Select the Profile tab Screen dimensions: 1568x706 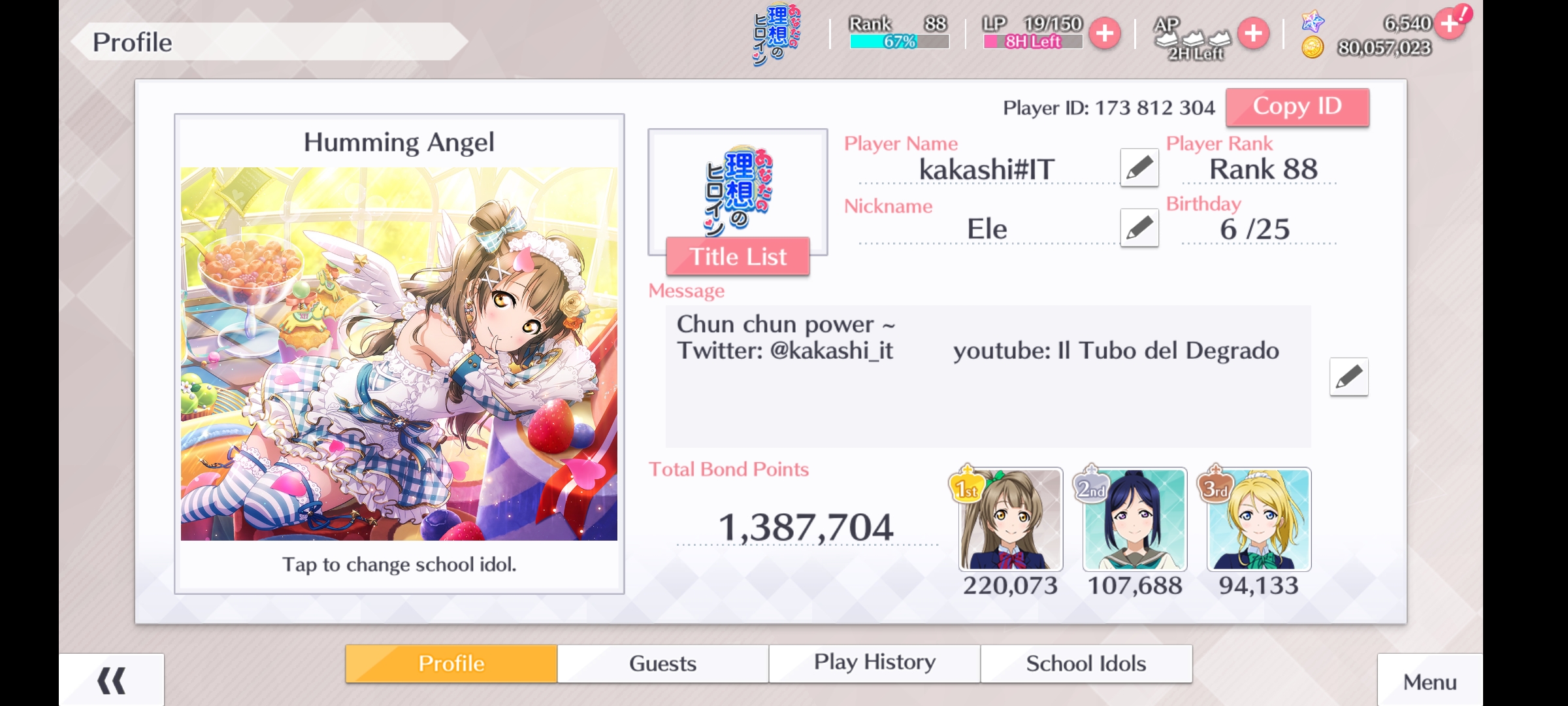click(451, 664)
